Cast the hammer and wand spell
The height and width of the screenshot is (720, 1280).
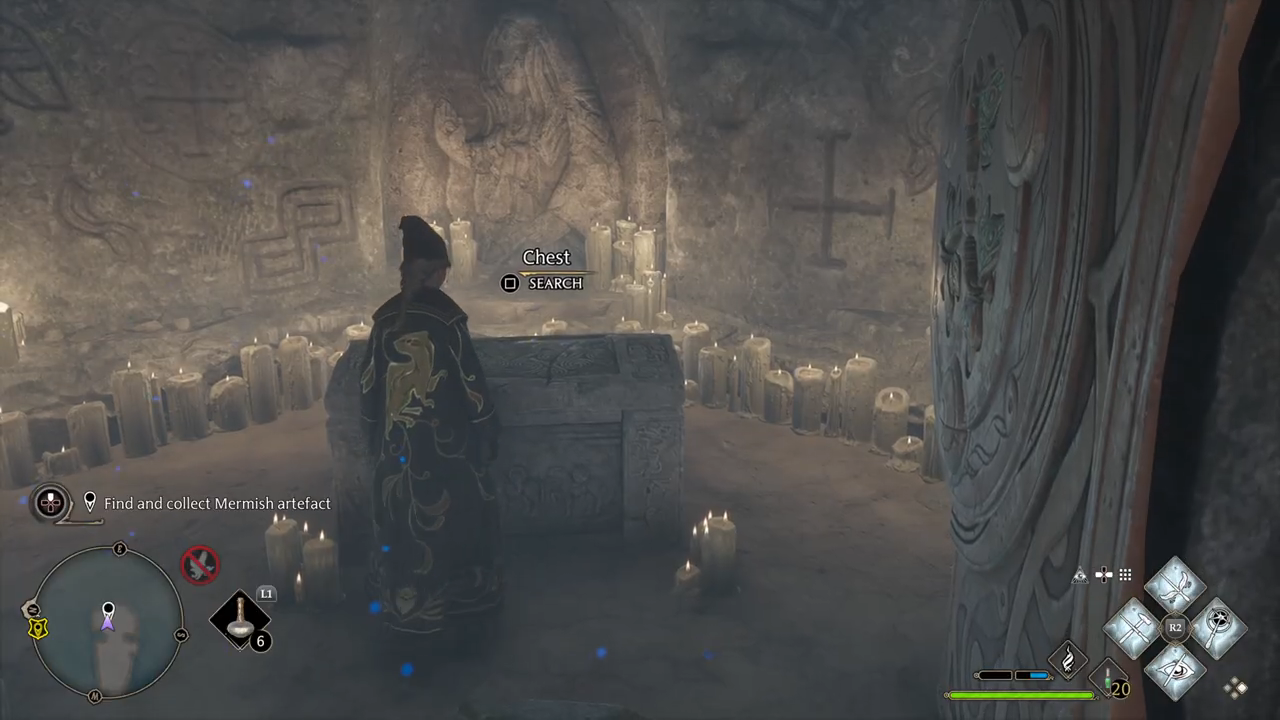click(1133, 628)
